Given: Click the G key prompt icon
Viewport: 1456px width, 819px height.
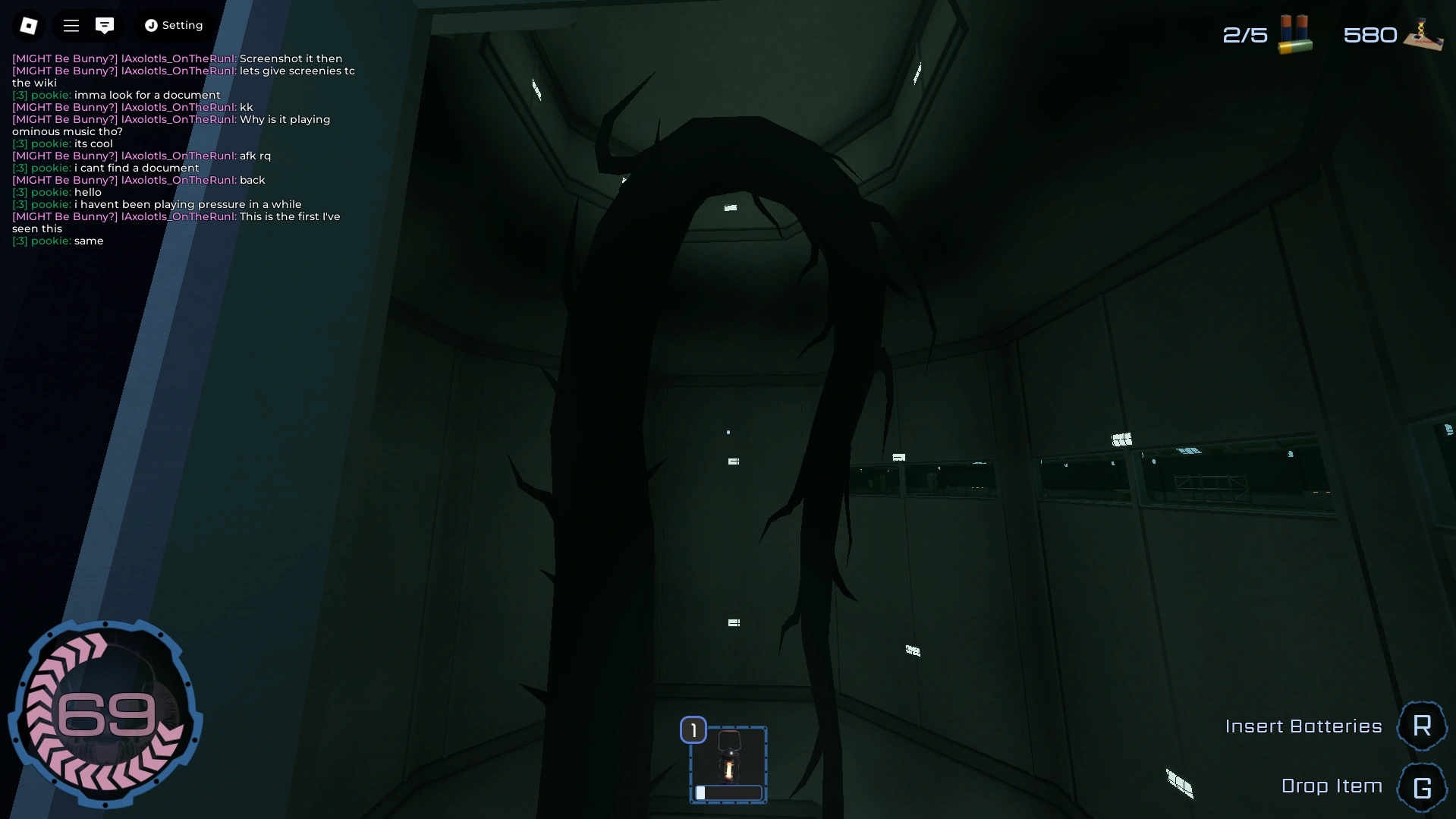Looking at the screenshot, I should click(x=1422, y=786).
